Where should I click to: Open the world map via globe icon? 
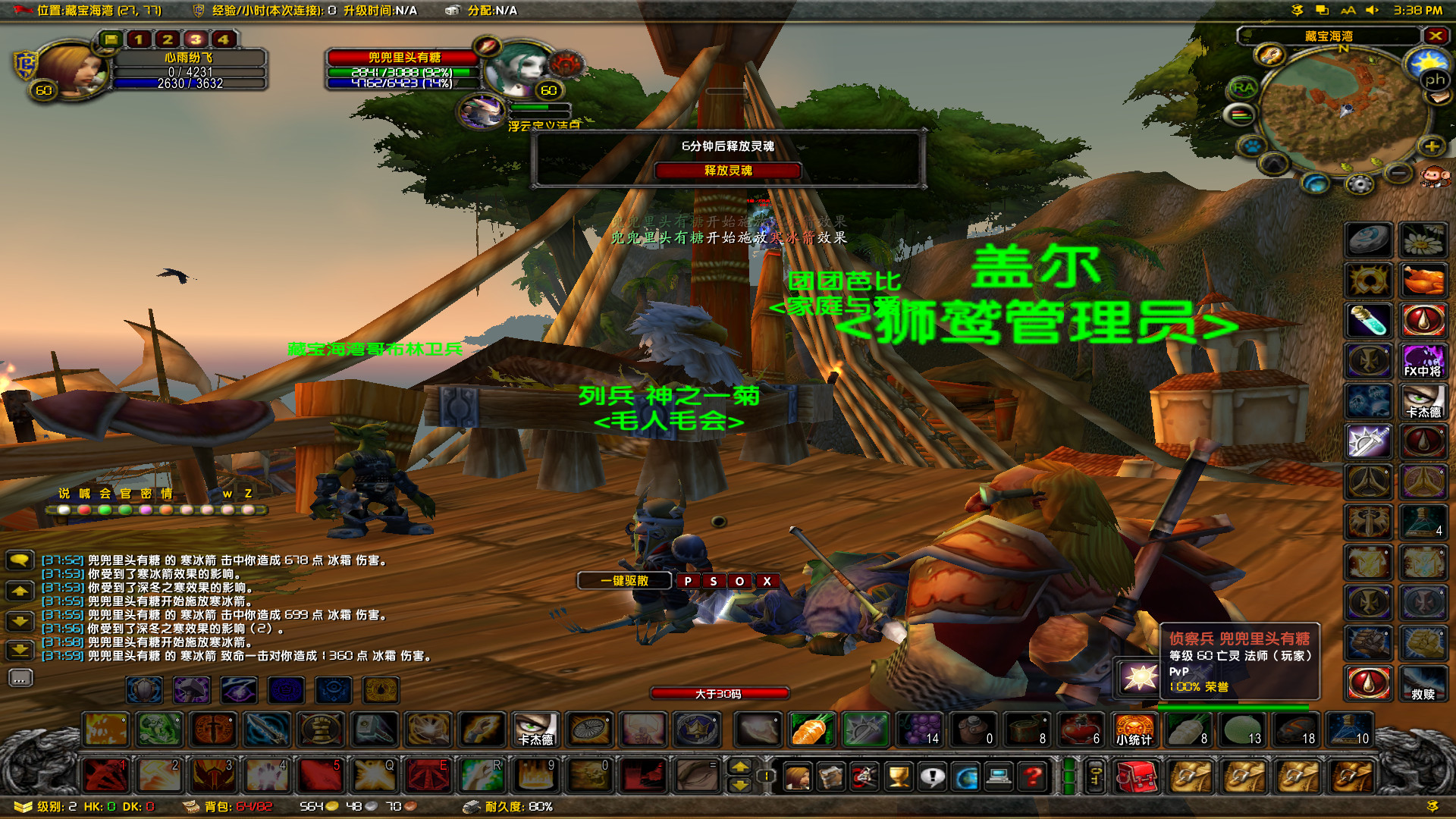pyautogui.click(x=966, y=777)
